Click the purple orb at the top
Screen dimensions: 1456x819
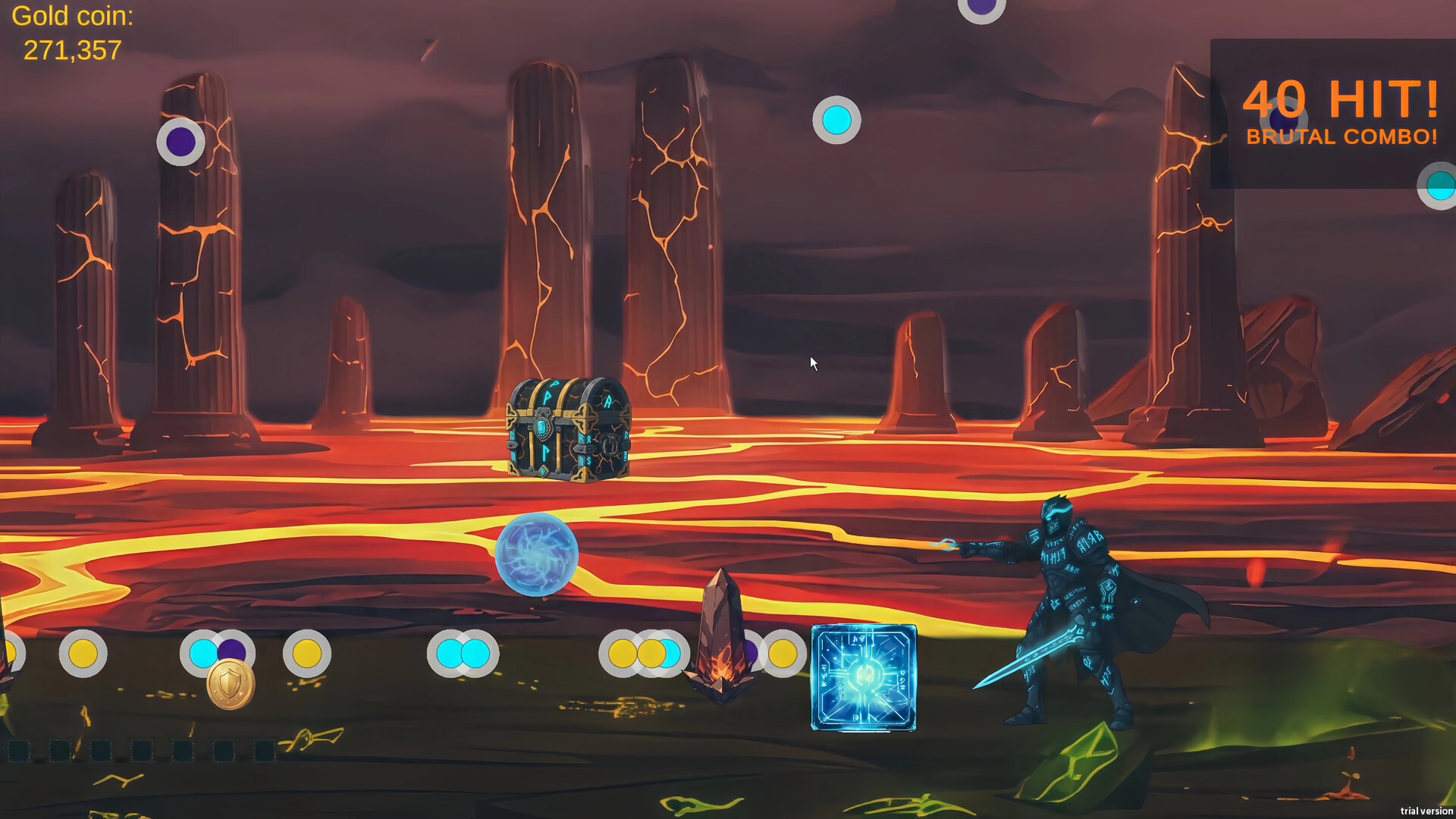click(981, 6)
